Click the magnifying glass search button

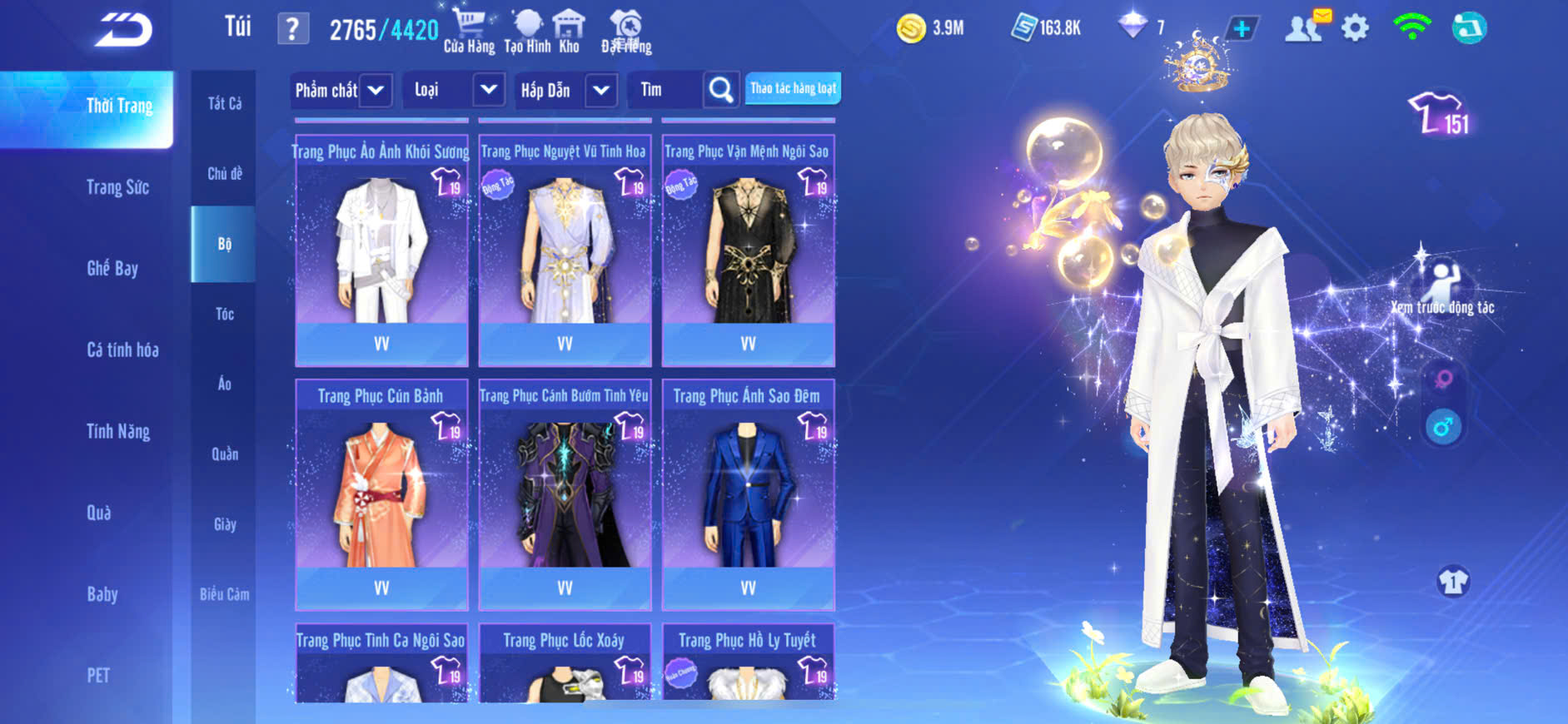click(721, 90)
